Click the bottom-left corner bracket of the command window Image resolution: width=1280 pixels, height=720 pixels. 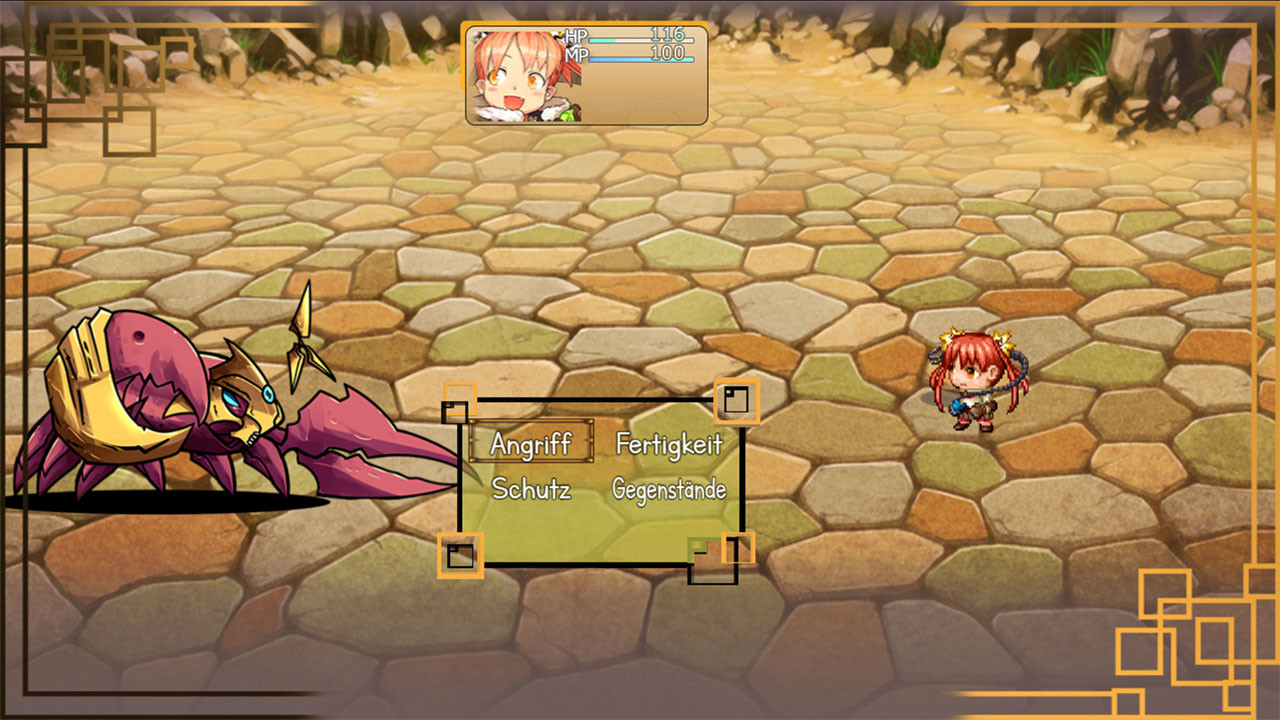(460, 553)
